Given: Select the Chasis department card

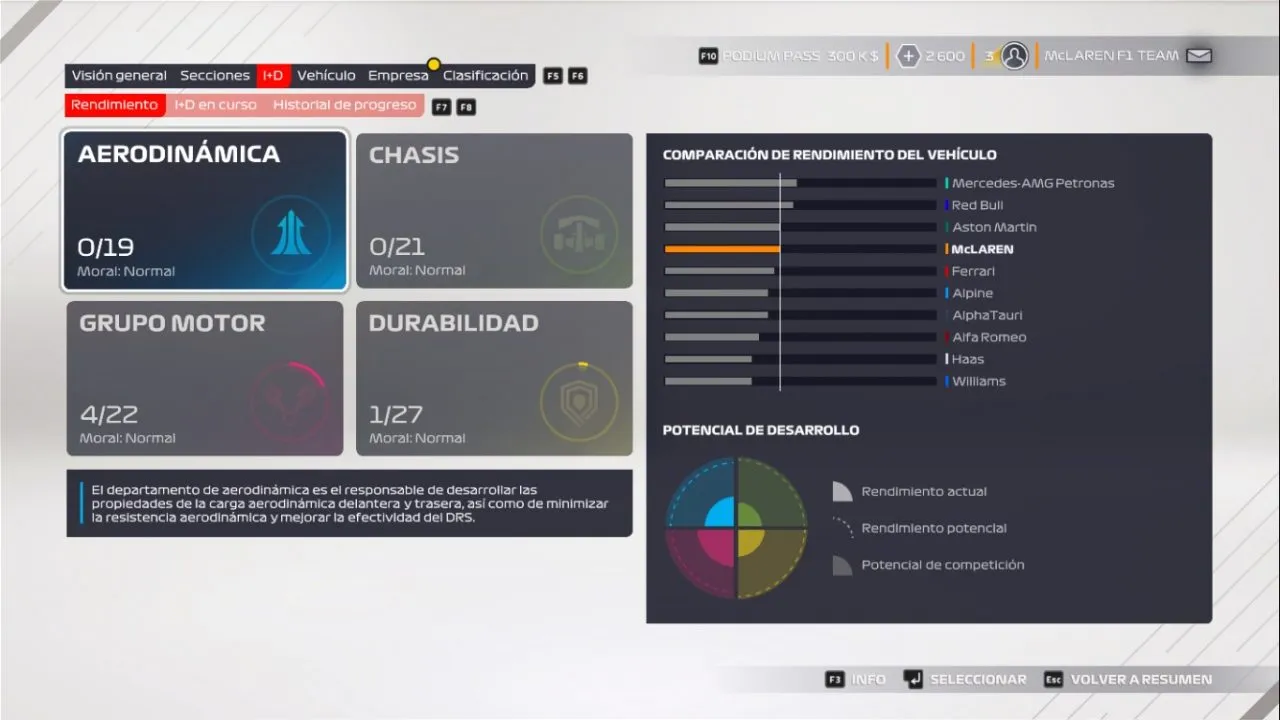Looking at the screenshot, I should tap(494, 211).
